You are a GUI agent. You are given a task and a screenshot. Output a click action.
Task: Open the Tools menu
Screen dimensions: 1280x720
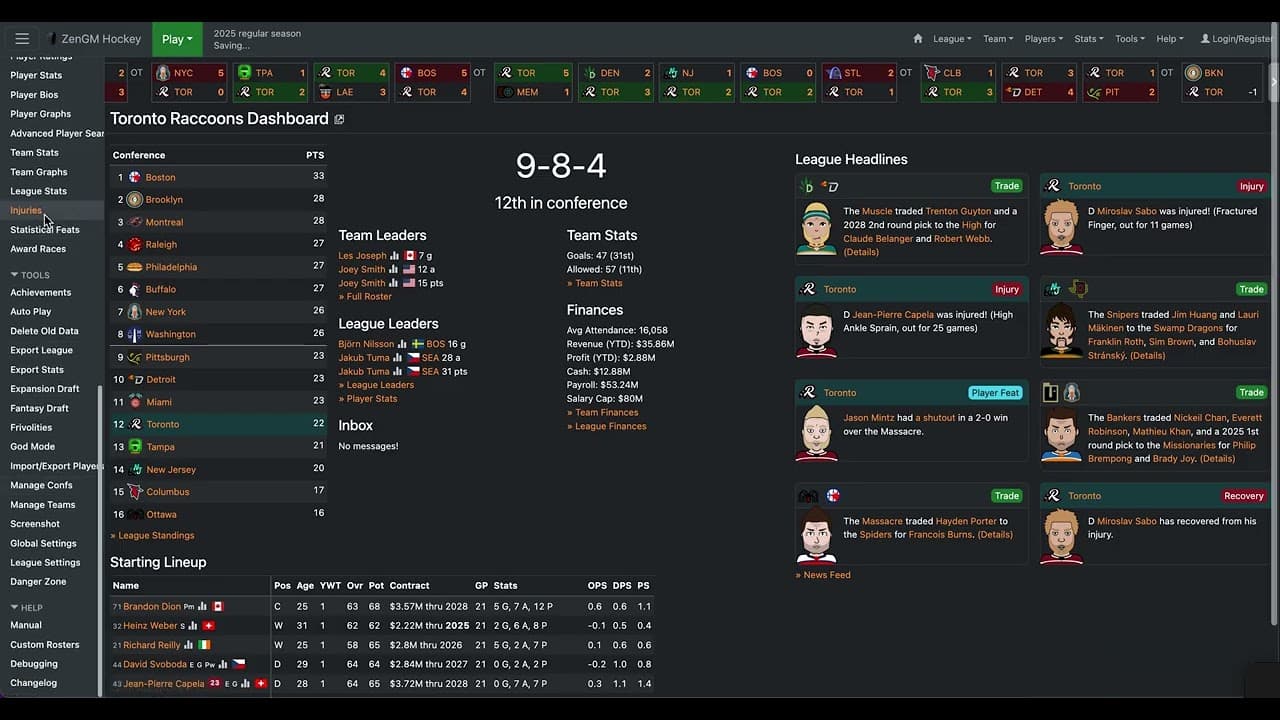point(1129,39)
